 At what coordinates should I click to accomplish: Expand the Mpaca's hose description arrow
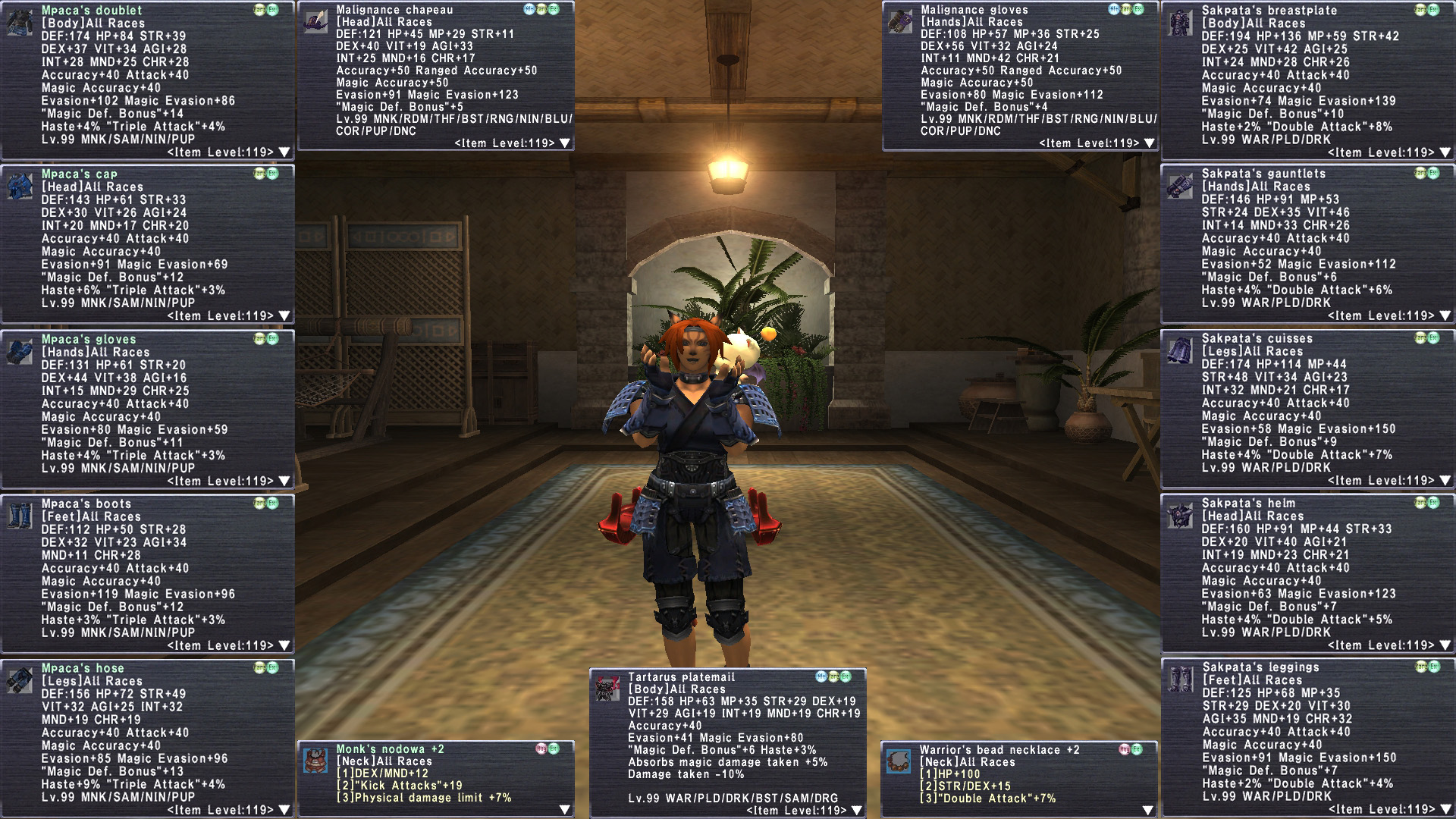click(284, 810)
